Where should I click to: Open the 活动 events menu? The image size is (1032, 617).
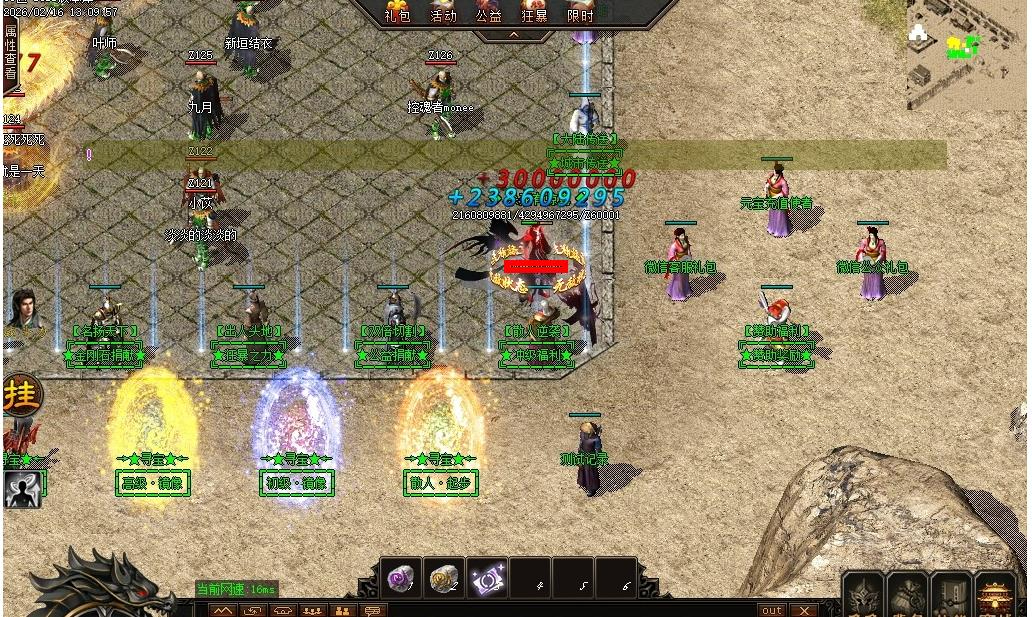pyautogui.click(x=443, y=14)
